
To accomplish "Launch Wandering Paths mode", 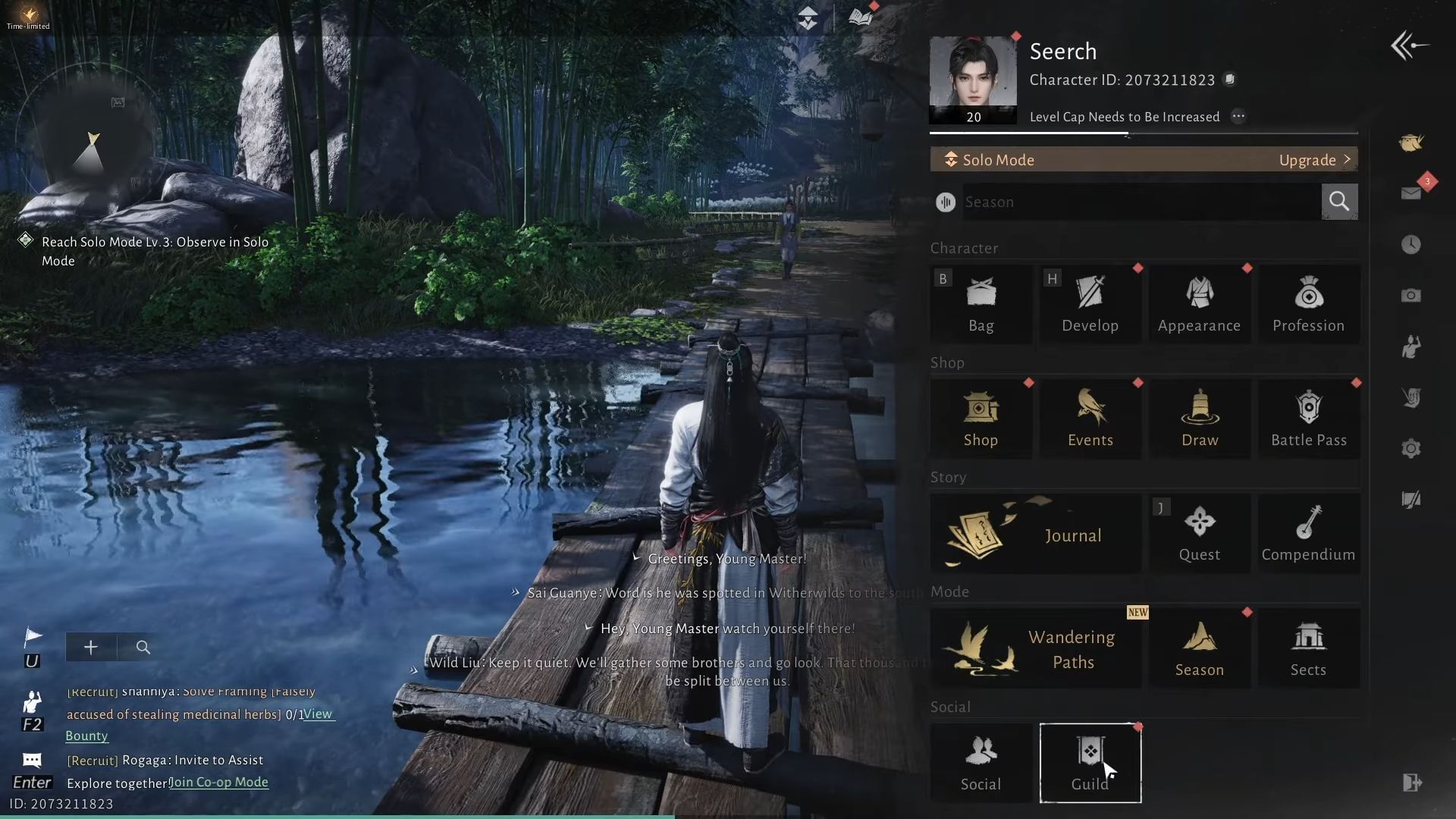I will click(x=1035, y=647).
